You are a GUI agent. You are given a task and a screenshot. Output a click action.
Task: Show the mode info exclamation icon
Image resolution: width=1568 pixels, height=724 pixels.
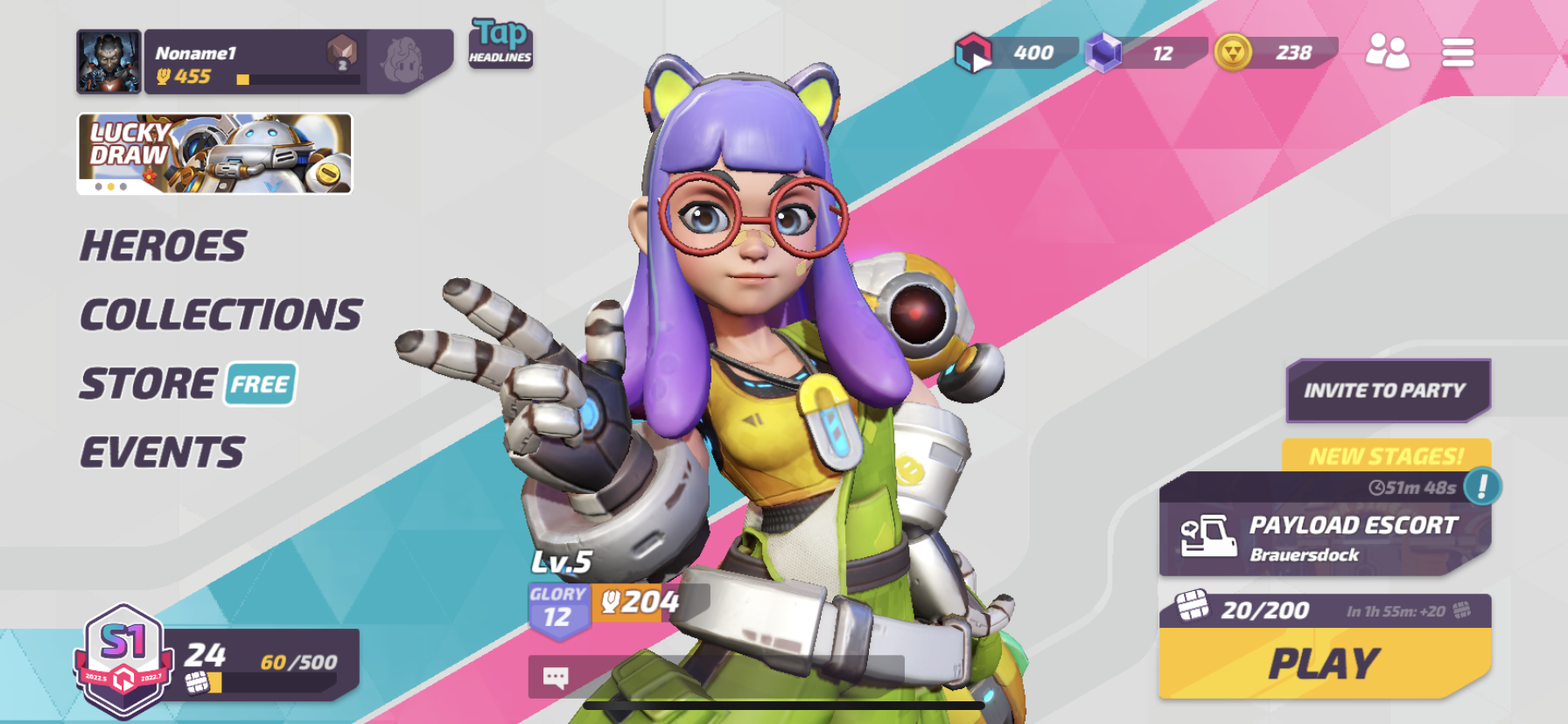click(x=1482, y=486)
